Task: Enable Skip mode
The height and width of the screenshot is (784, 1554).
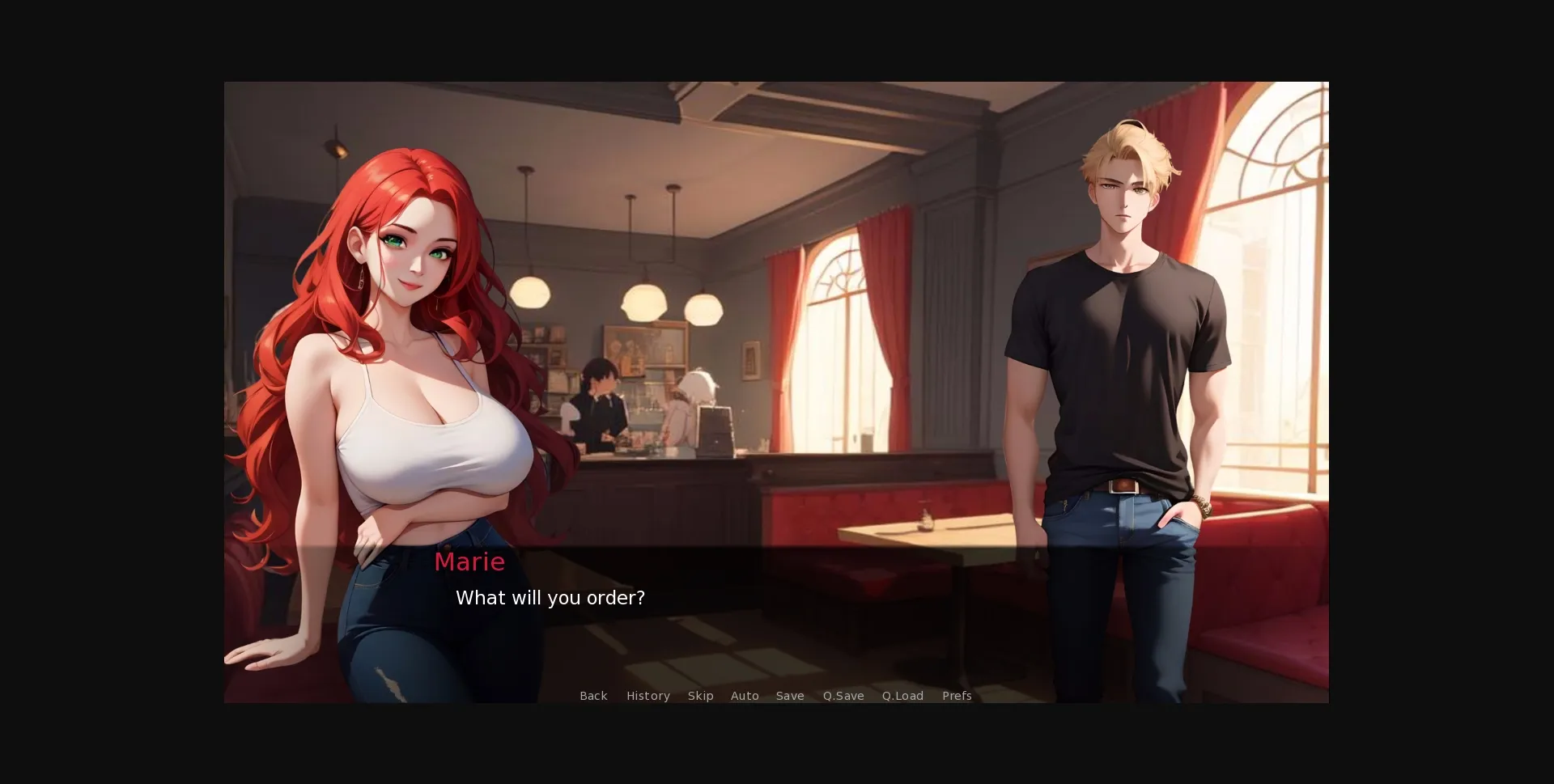Action: coord(700,696)
